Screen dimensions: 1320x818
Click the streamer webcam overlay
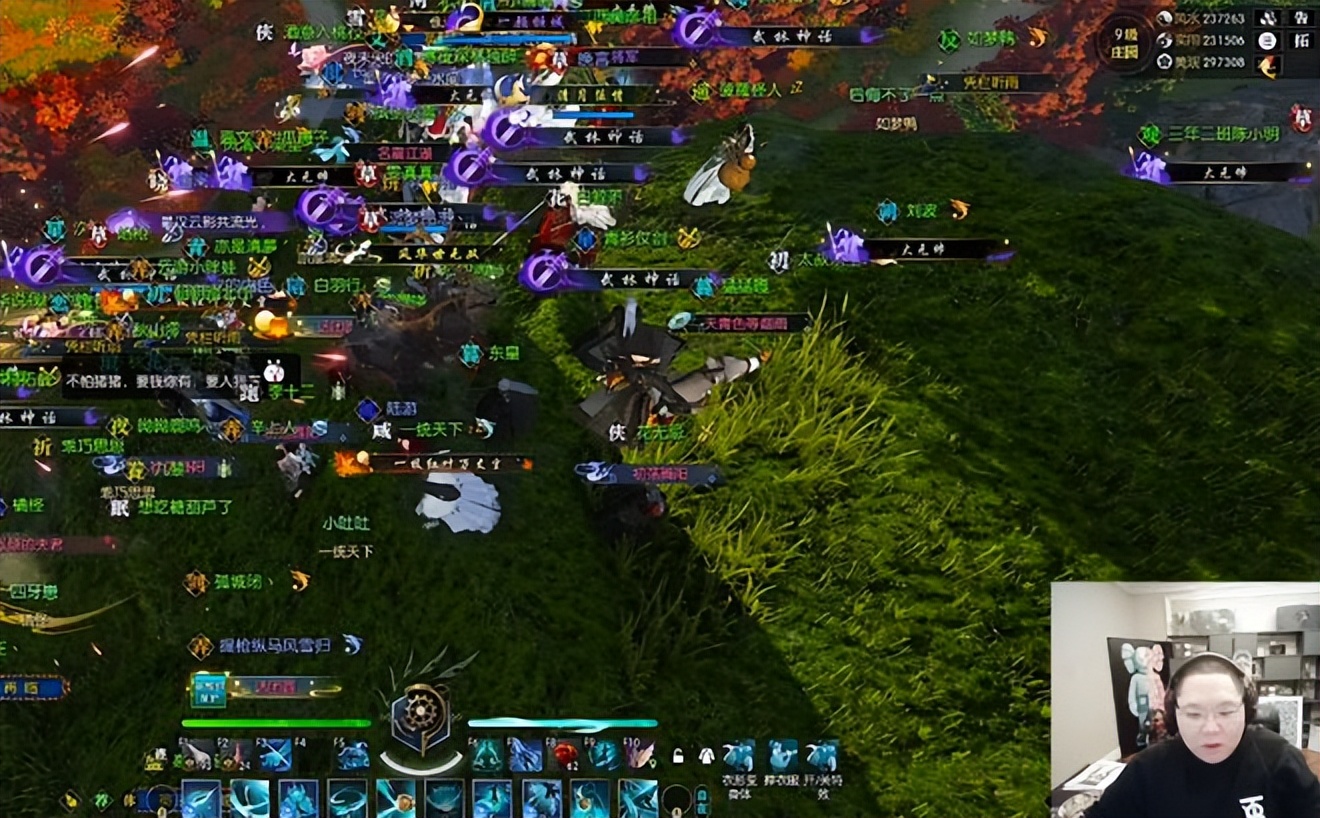click(1185, 700)
